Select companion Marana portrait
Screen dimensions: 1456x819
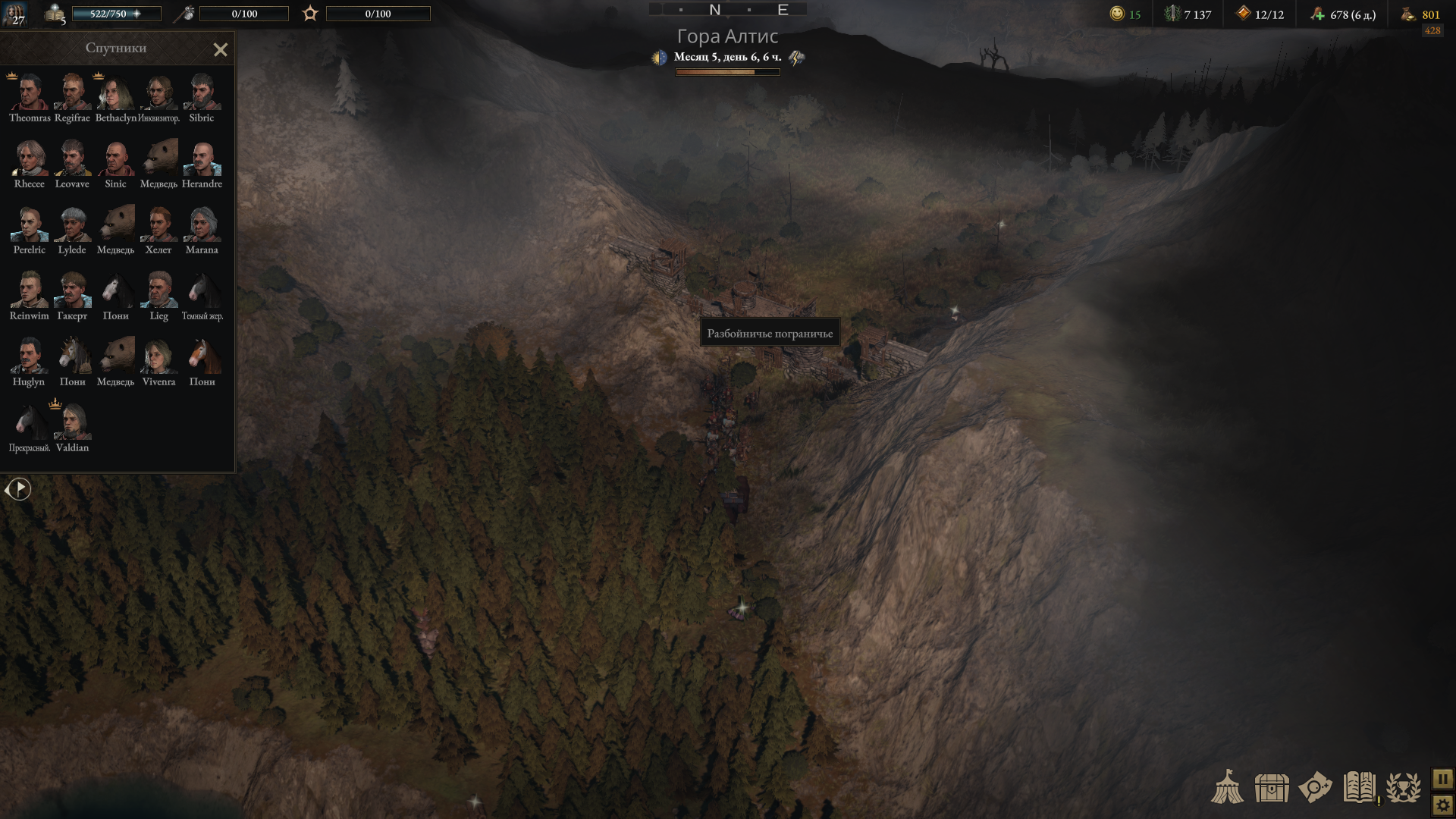[x=202, y=224]
